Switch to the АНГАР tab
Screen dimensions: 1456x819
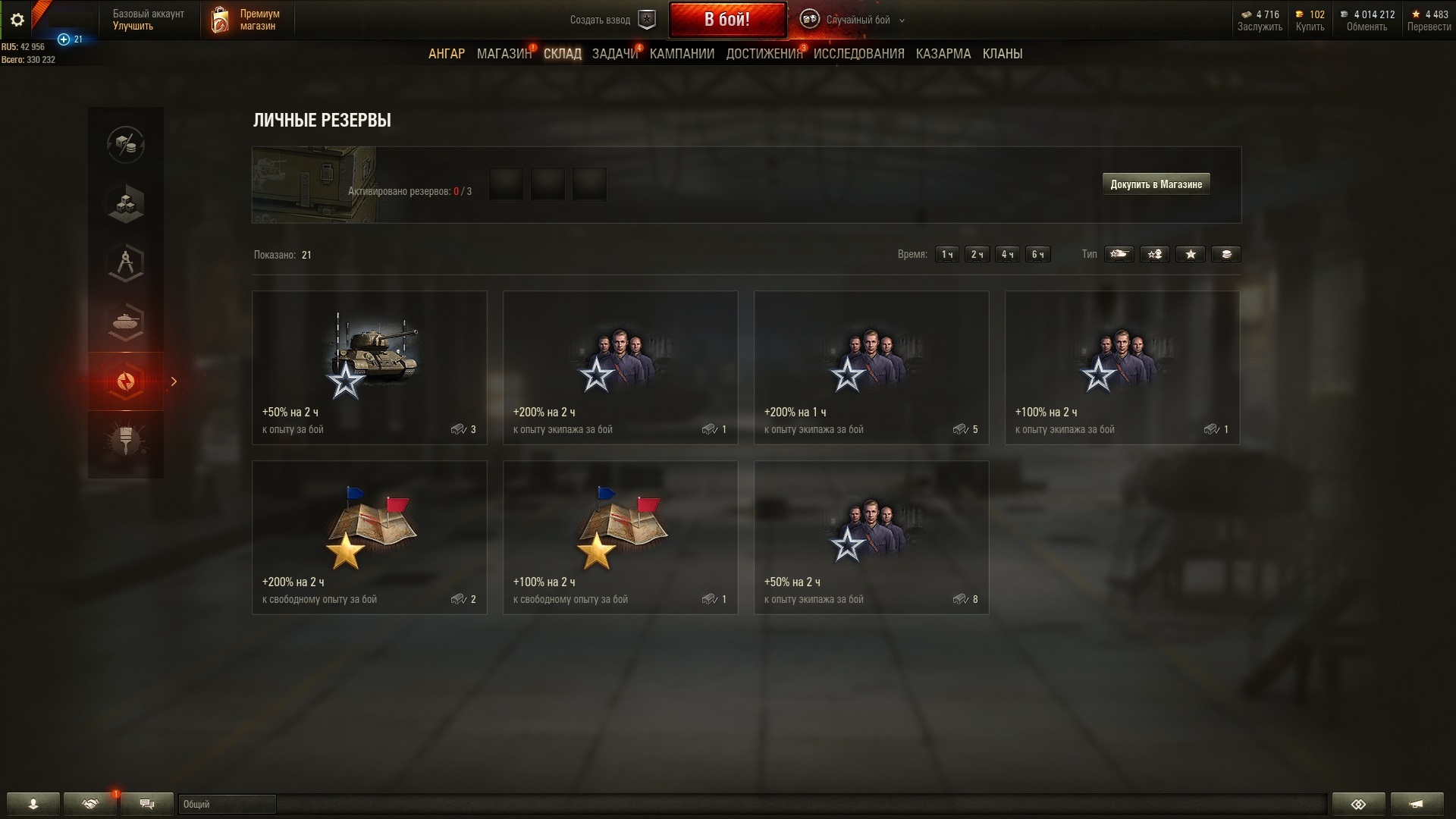(446, 54)
